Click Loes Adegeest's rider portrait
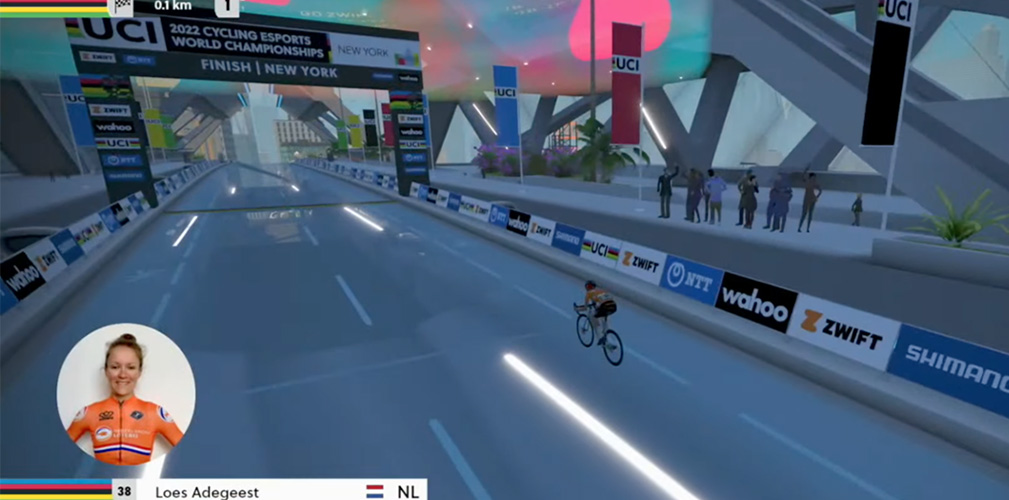This screenshot has height=500, width=1009. point(125,394)
